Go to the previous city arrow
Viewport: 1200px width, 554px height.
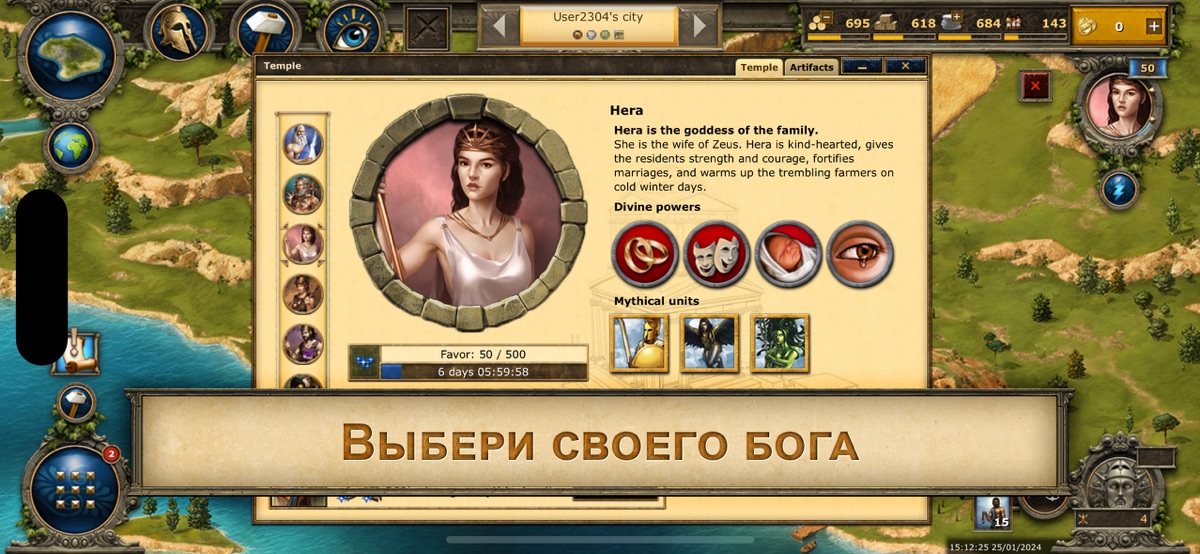pyautogui.click(x=499, y=25)
